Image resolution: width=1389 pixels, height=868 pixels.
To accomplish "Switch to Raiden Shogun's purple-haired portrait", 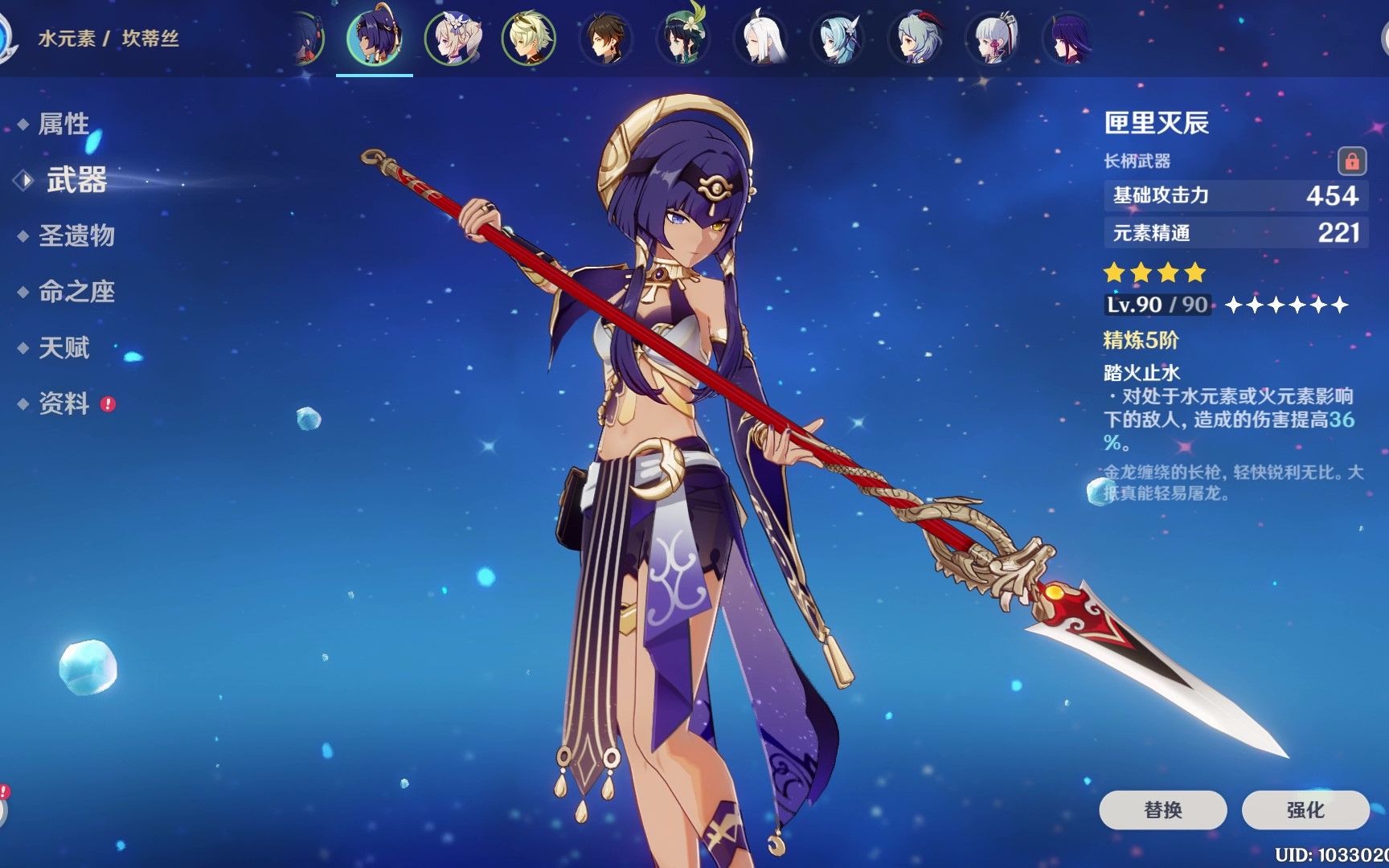I will (1069, 38).
